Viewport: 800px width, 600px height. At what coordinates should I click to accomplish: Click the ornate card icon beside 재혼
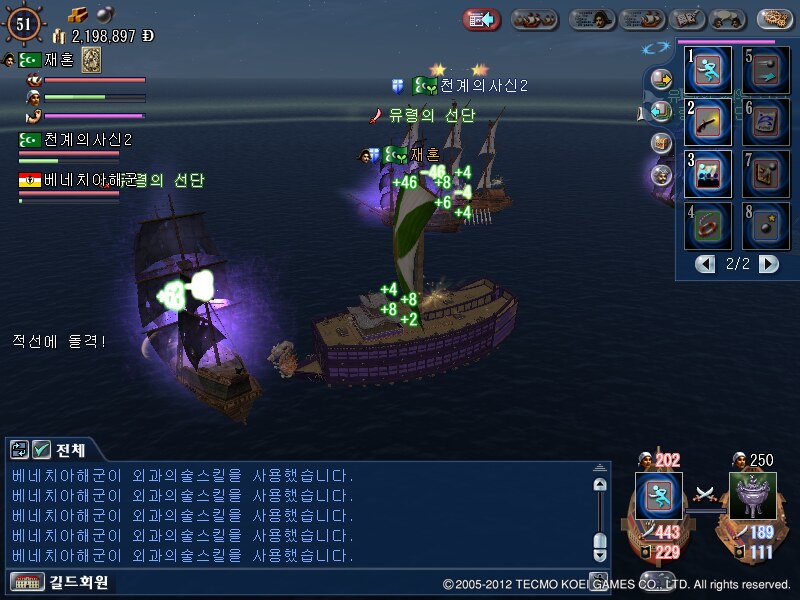pos(91,60)
